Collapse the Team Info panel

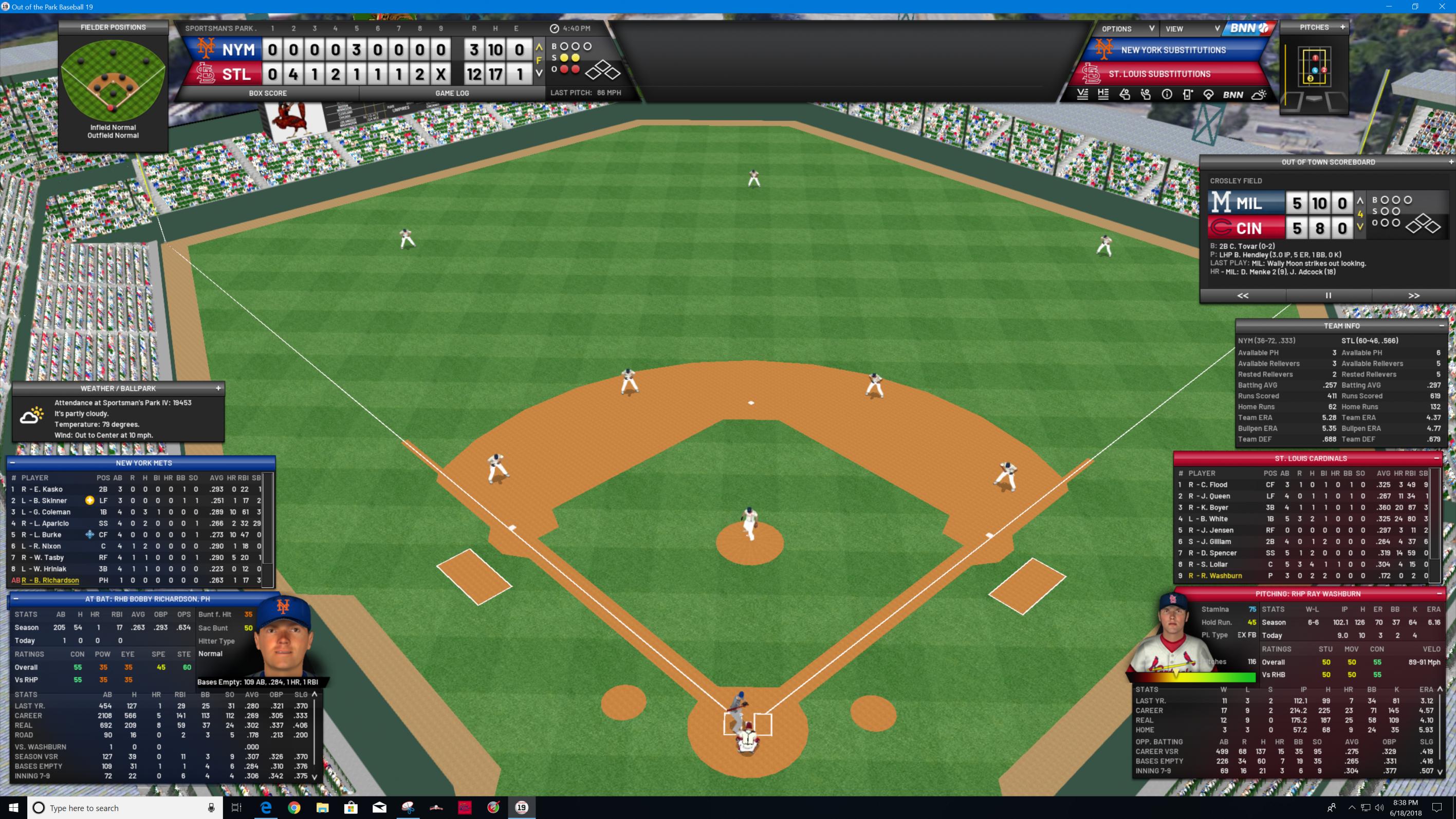click(x=1441, y=326)
